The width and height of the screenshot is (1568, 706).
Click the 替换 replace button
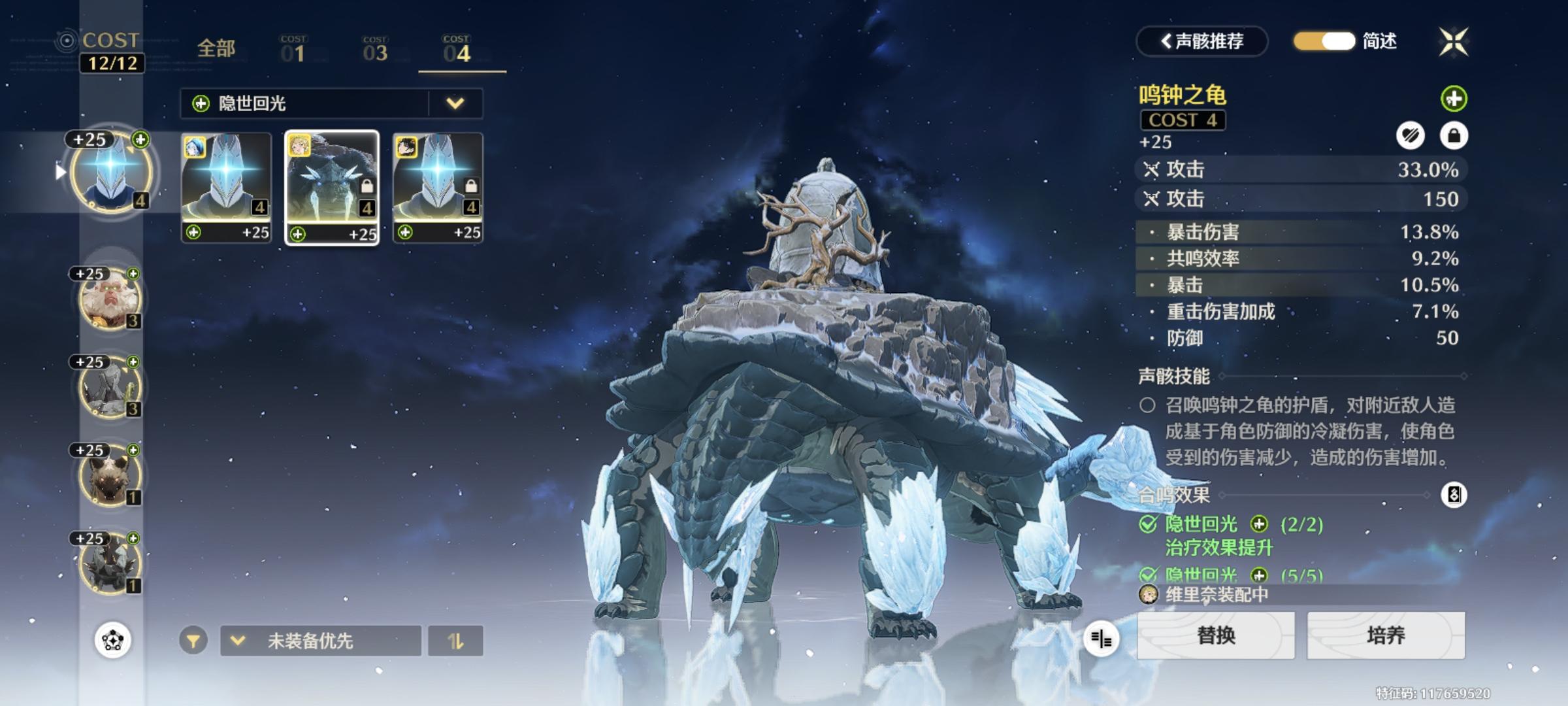click(x=1216, y=635)
